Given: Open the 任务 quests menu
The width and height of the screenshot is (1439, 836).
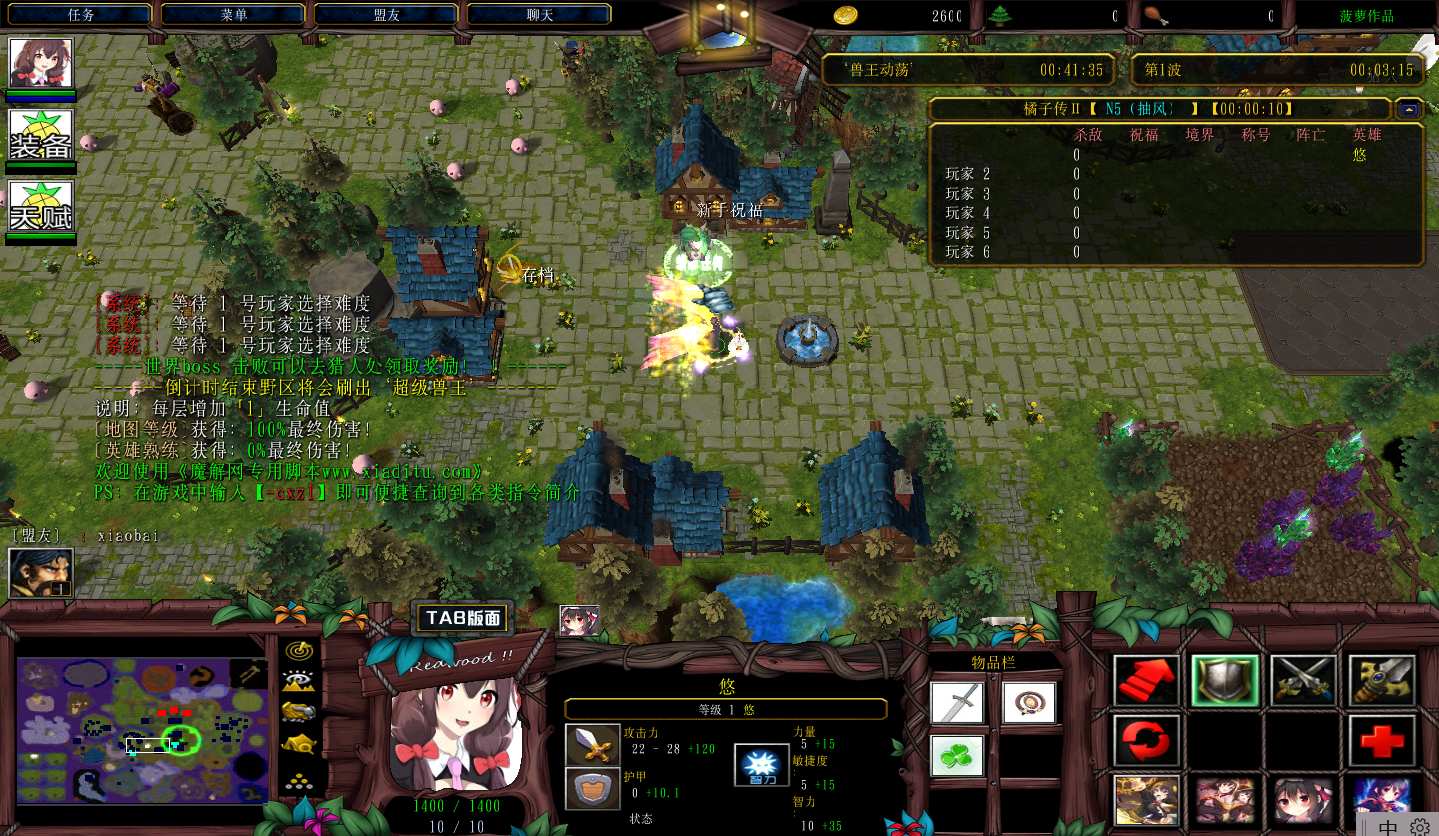Looking at the screenshot, I should click(x=80, y=15).
